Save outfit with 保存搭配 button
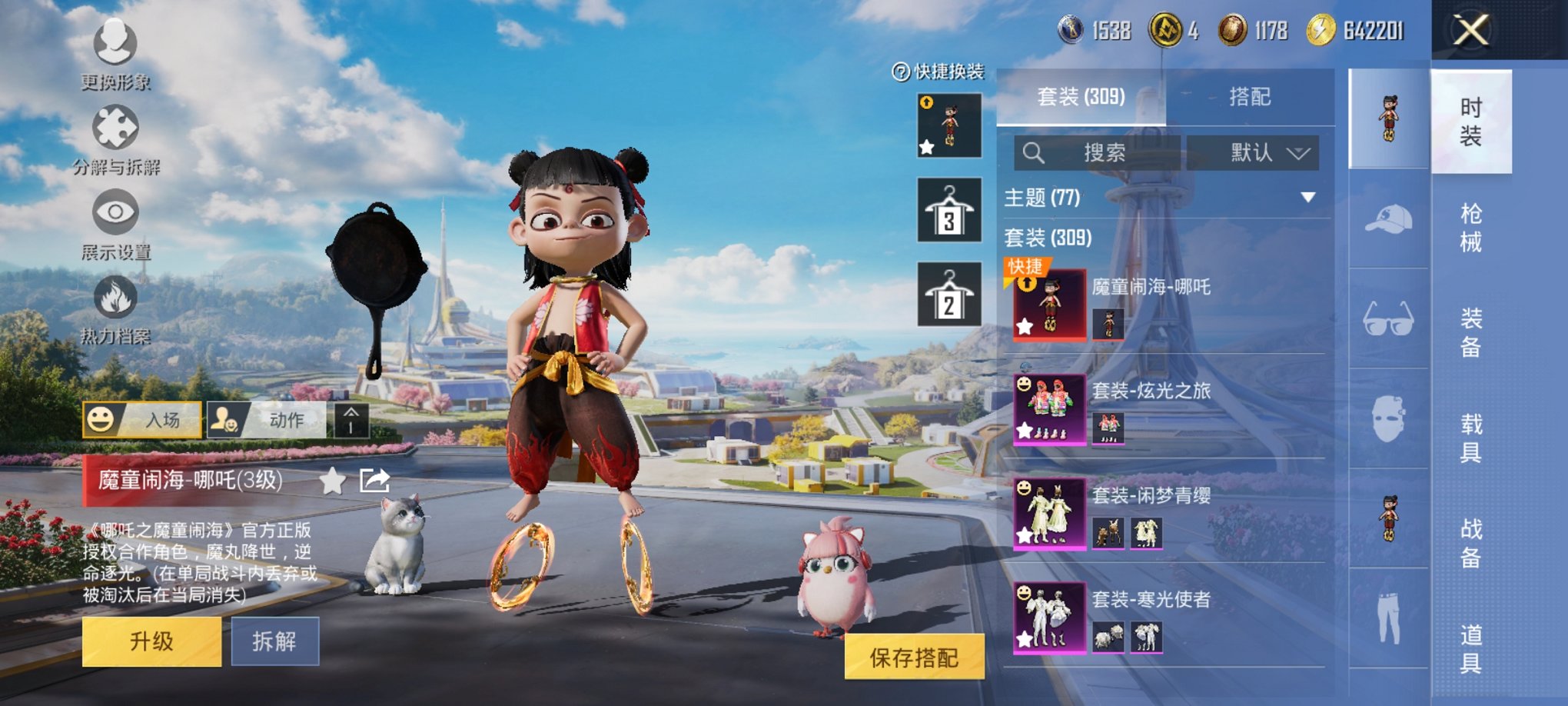Image resolution: width=1568 pixels, height=706 pixels. [914, 657]
